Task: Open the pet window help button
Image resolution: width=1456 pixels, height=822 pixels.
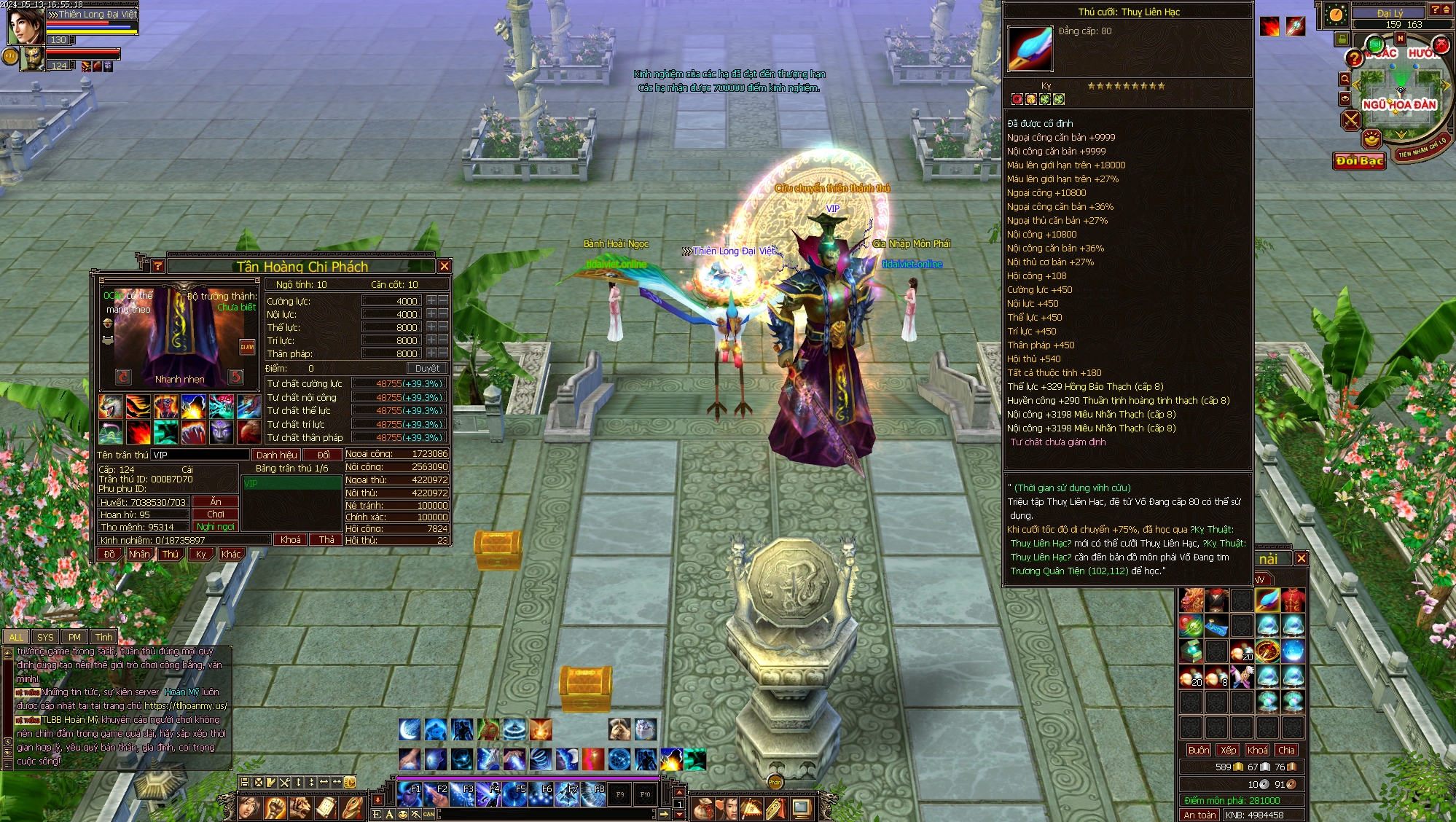Action: click(157, 267)
